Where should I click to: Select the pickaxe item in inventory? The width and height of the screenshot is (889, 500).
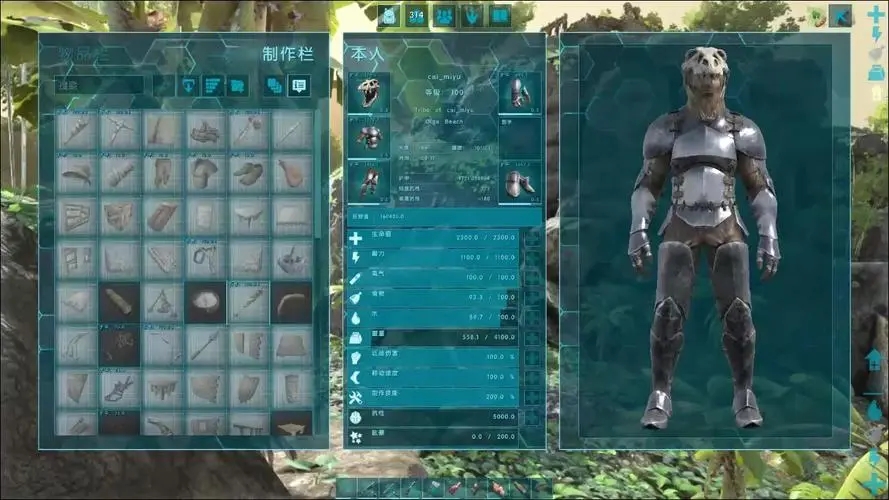point(120,130)
